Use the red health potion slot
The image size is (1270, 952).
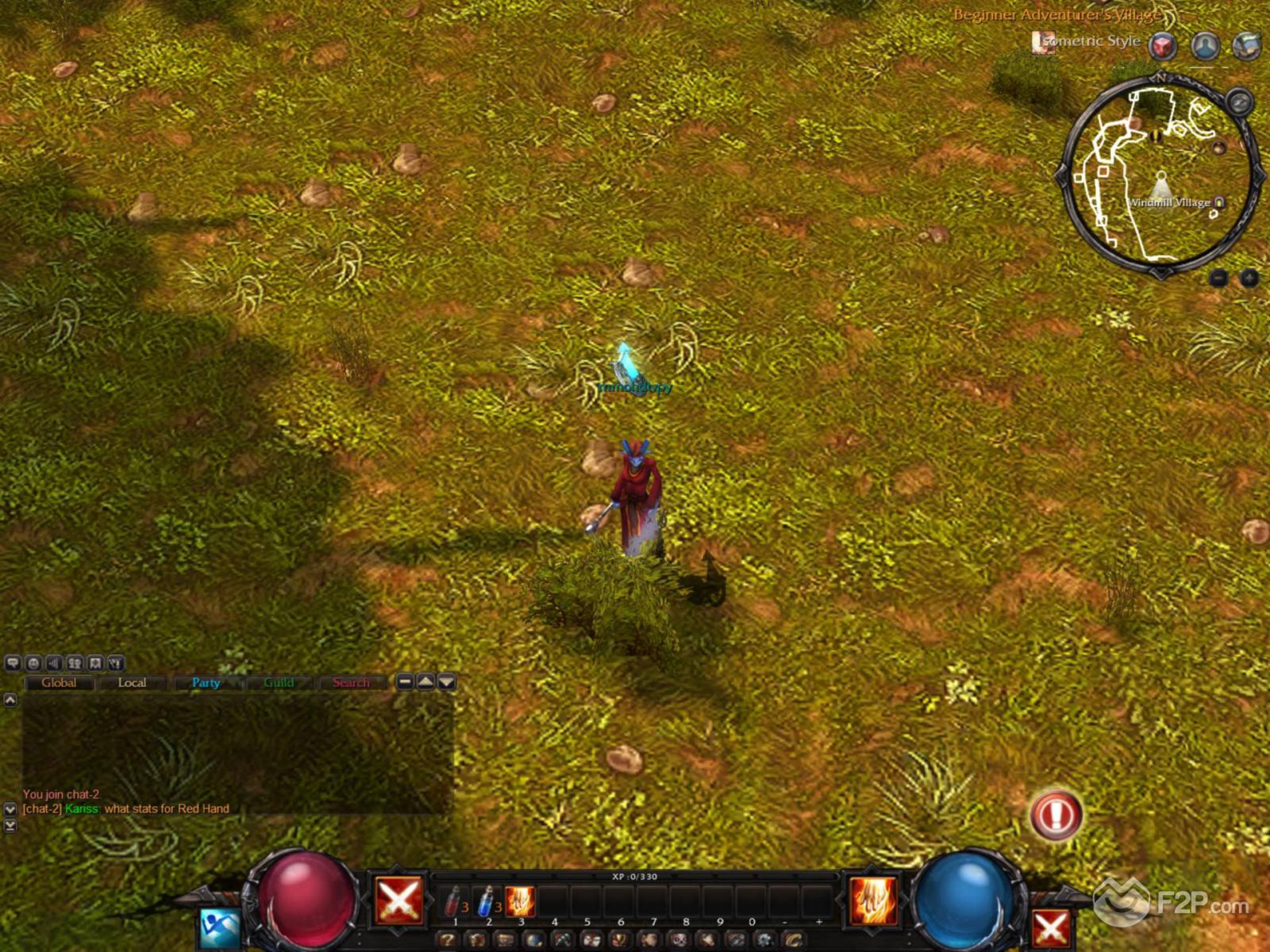point(453,901)
